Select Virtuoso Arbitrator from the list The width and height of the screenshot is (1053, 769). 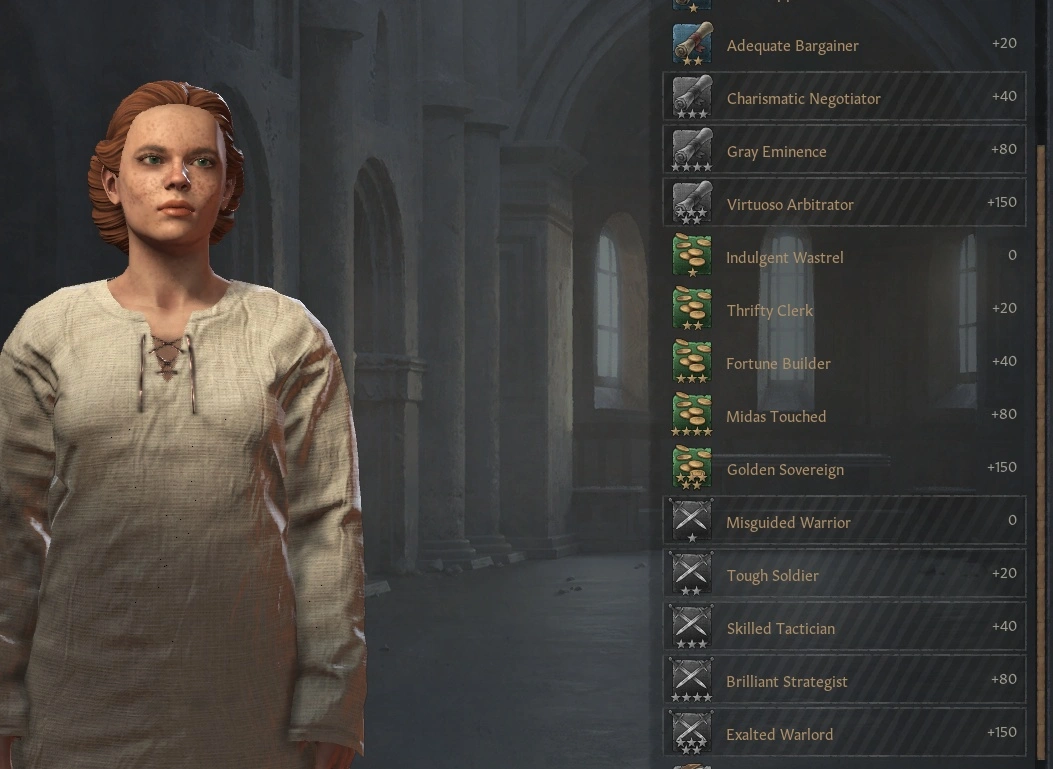pos(844,204)
